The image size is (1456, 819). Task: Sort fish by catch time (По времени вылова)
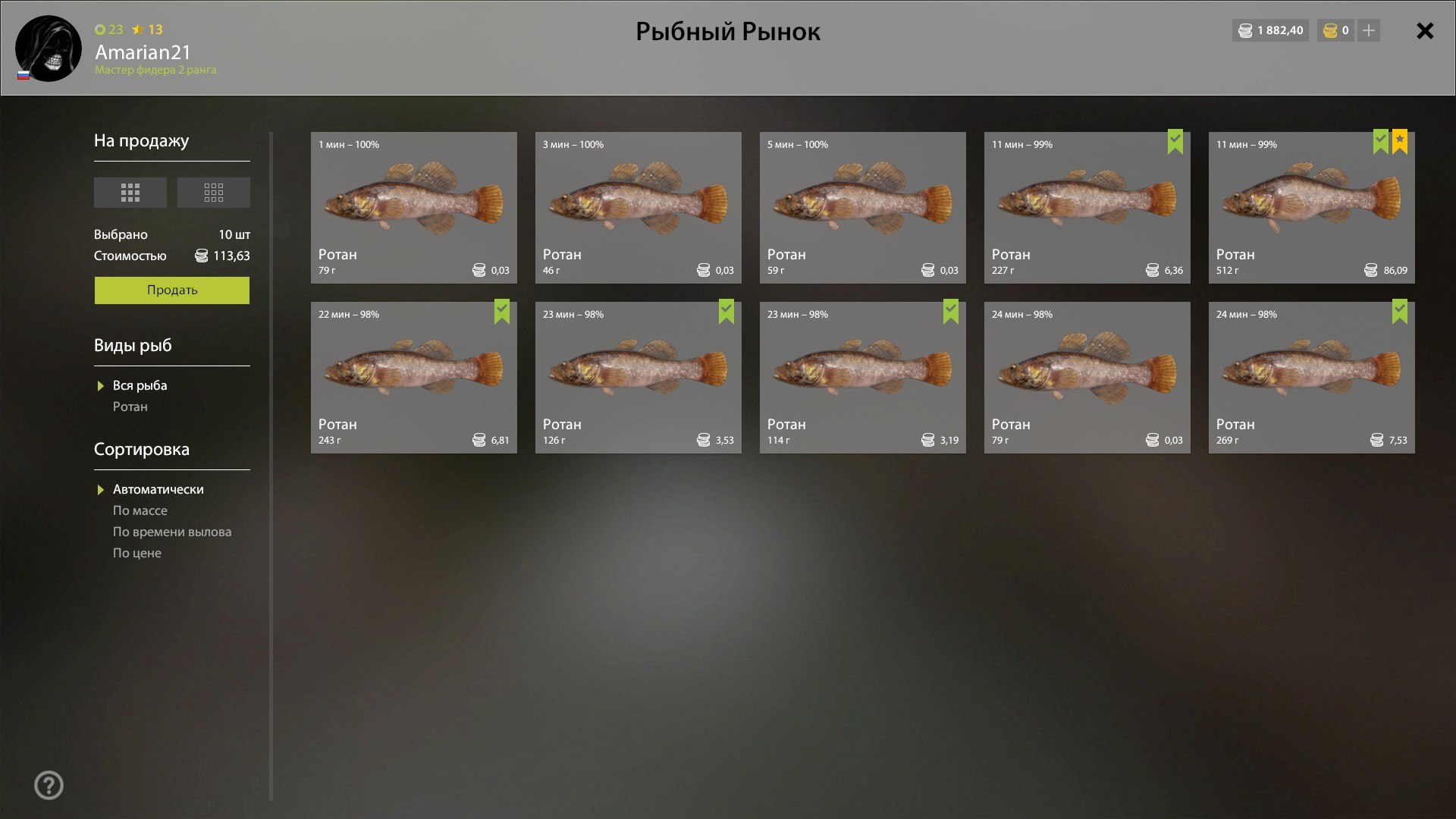pos(172,532)
